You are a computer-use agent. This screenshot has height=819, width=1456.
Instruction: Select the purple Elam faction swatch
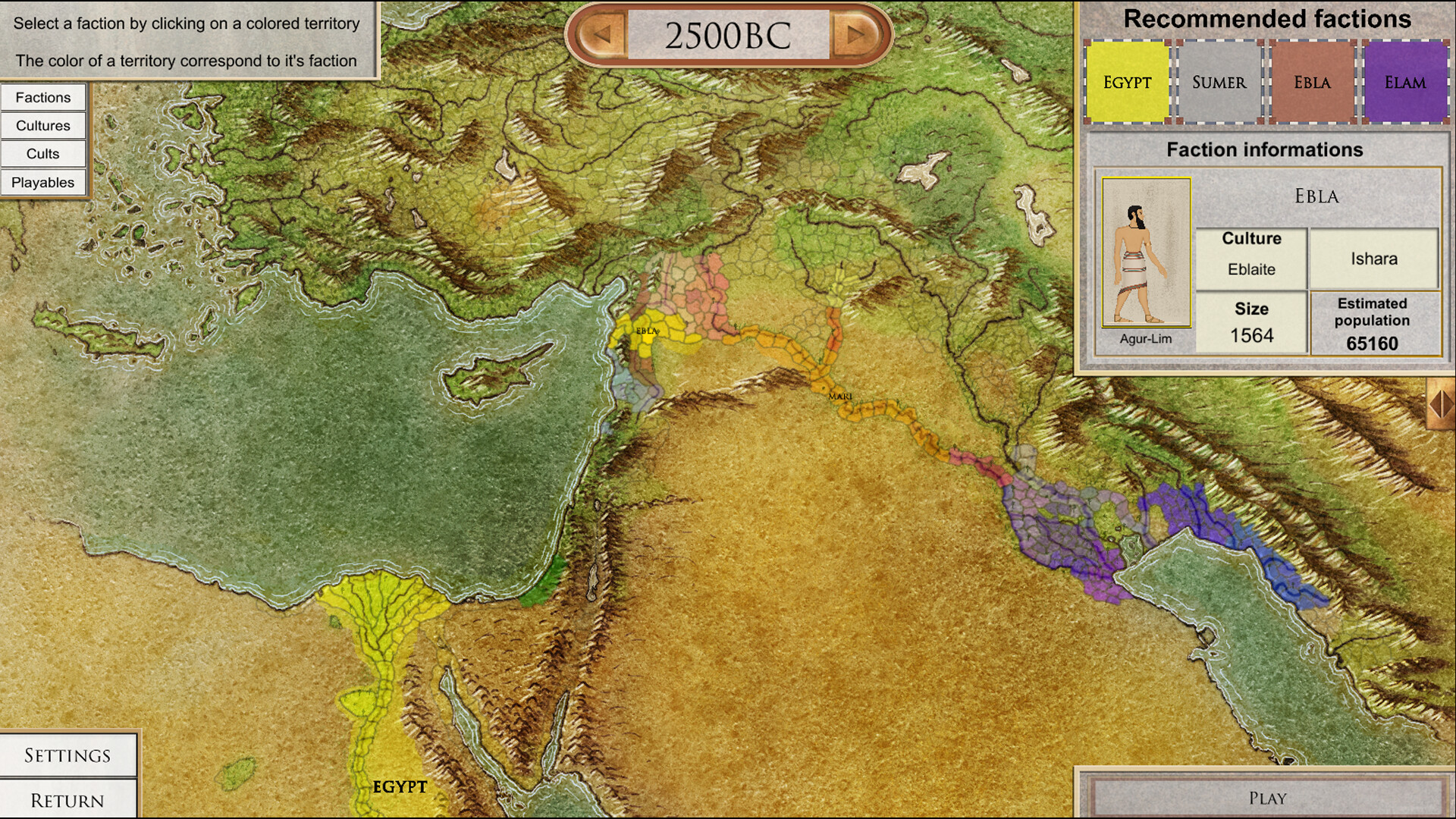coord(1405,82)
